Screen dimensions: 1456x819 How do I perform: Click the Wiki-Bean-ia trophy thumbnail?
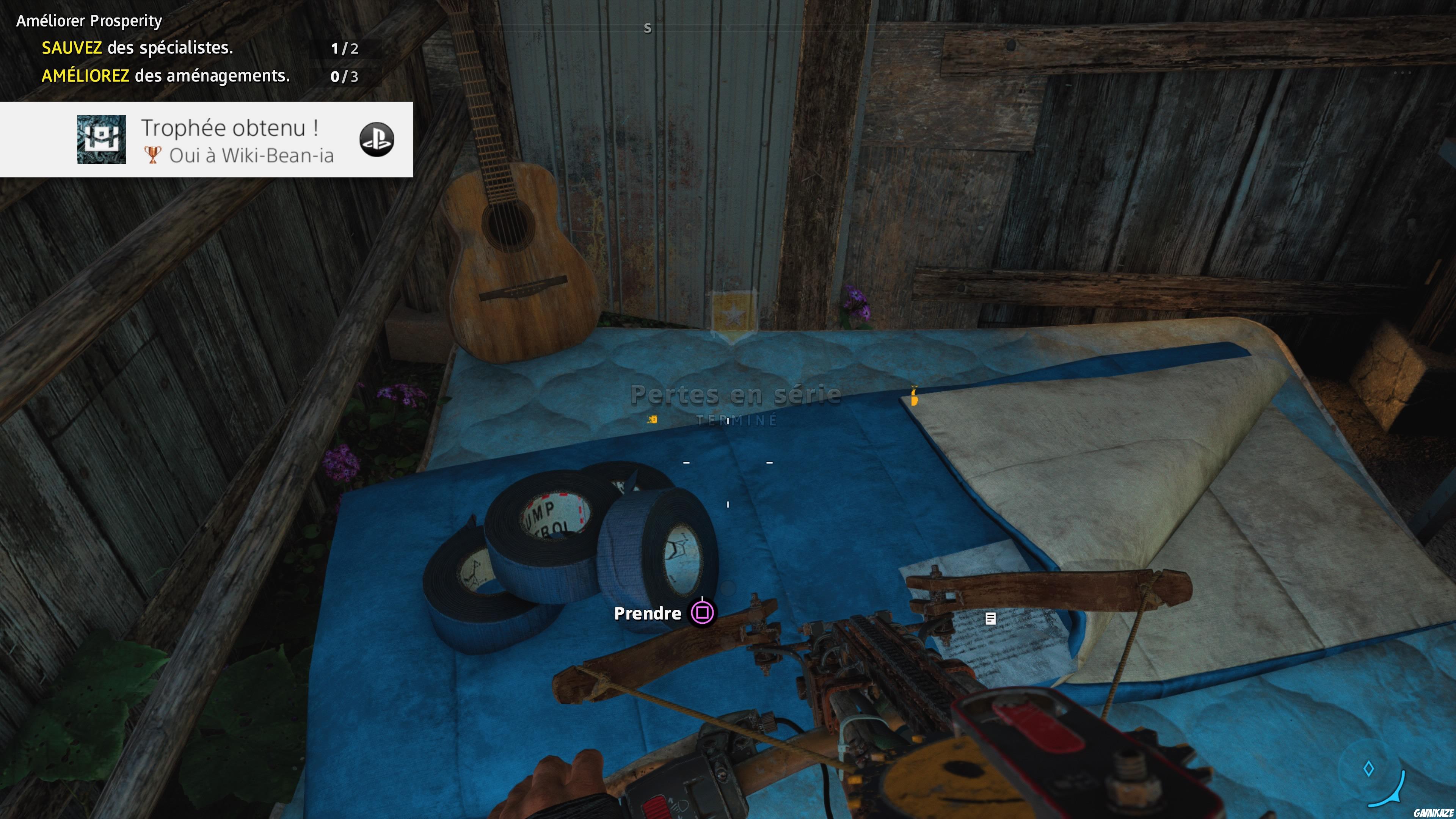pos(102,140)
